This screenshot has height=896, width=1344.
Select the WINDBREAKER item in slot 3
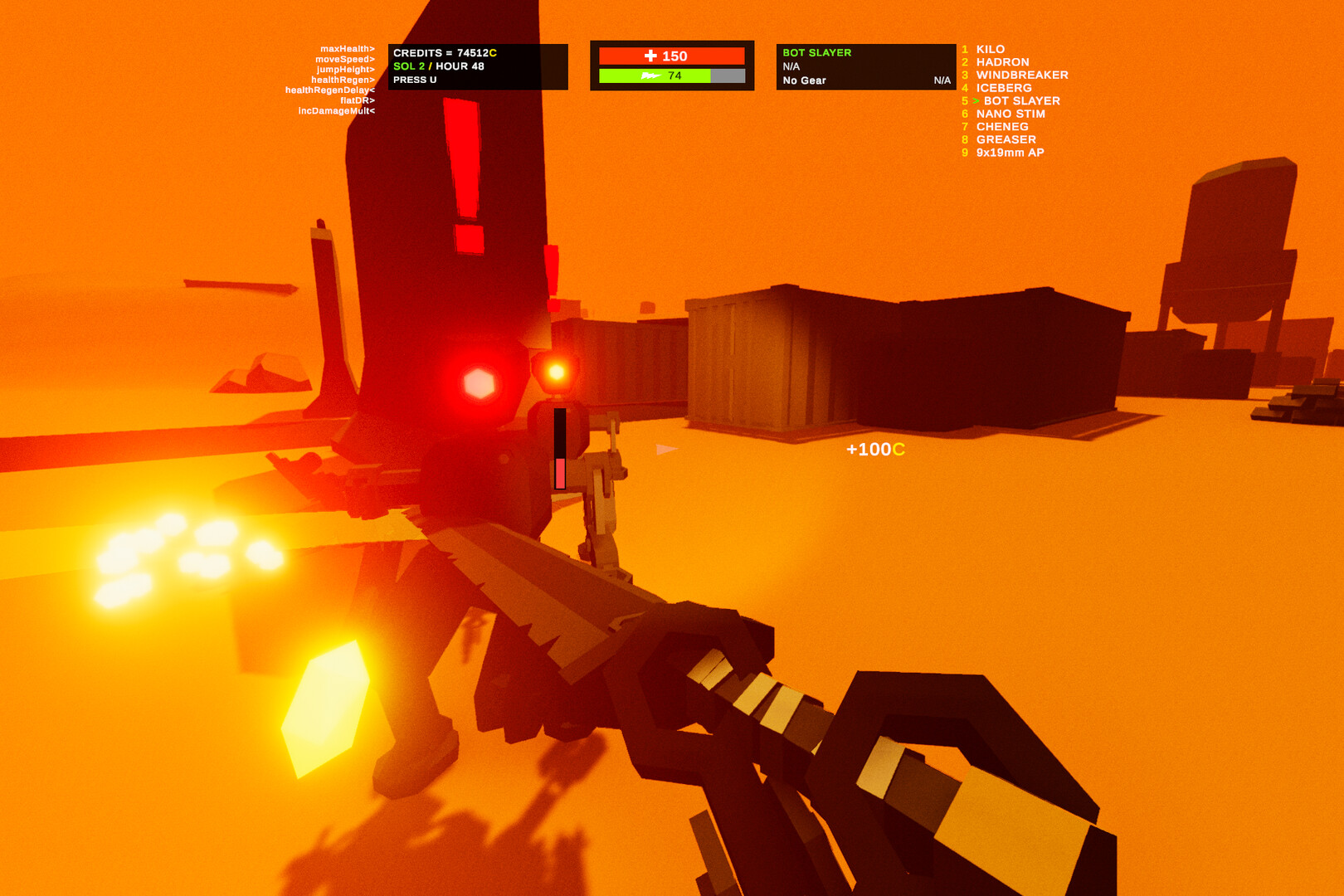1022,75
